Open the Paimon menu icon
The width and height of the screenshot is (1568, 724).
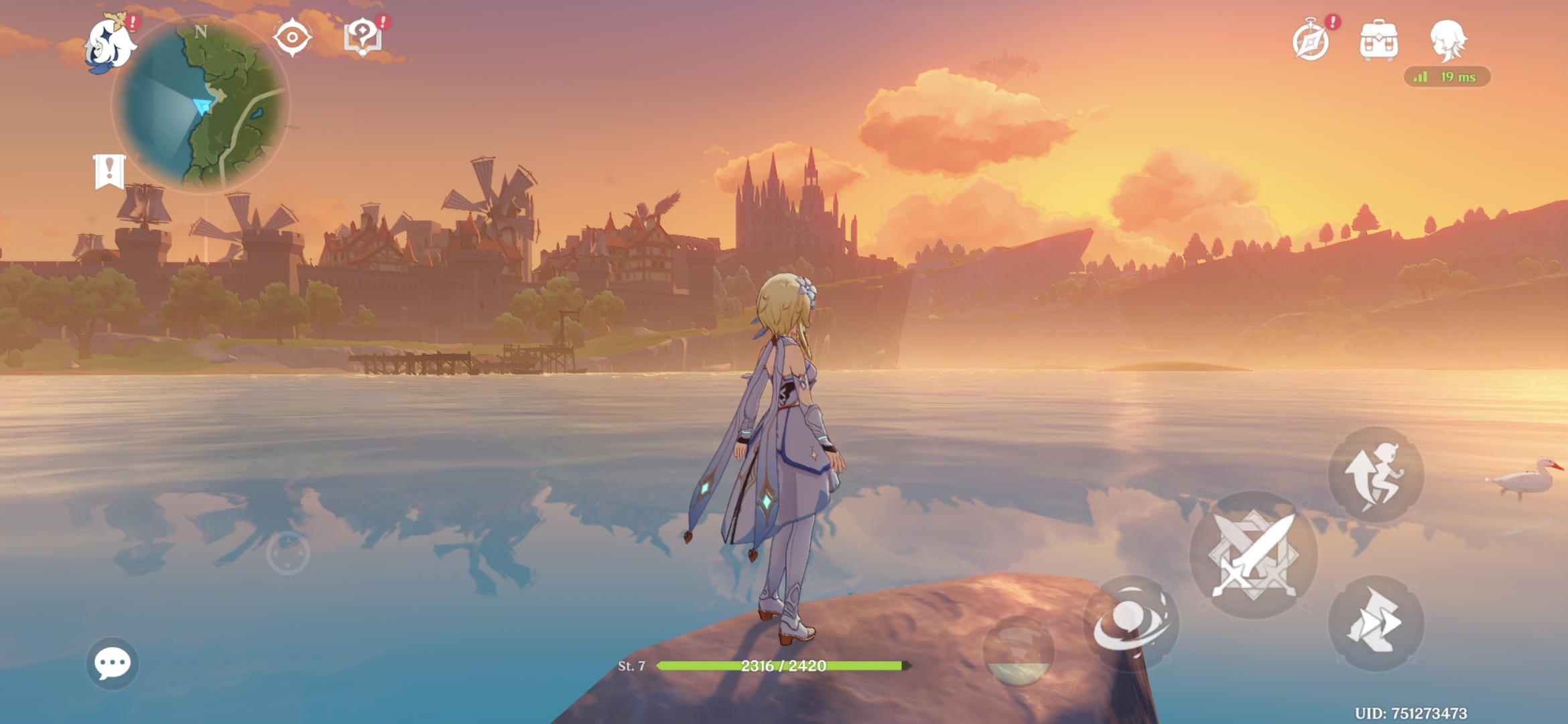coord(111,44)
